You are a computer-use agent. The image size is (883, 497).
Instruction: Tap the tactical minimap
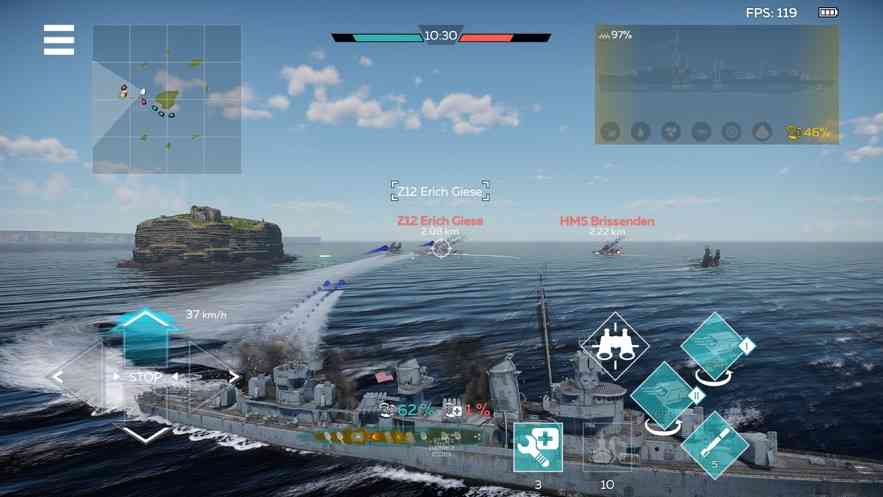pos(167,99)
